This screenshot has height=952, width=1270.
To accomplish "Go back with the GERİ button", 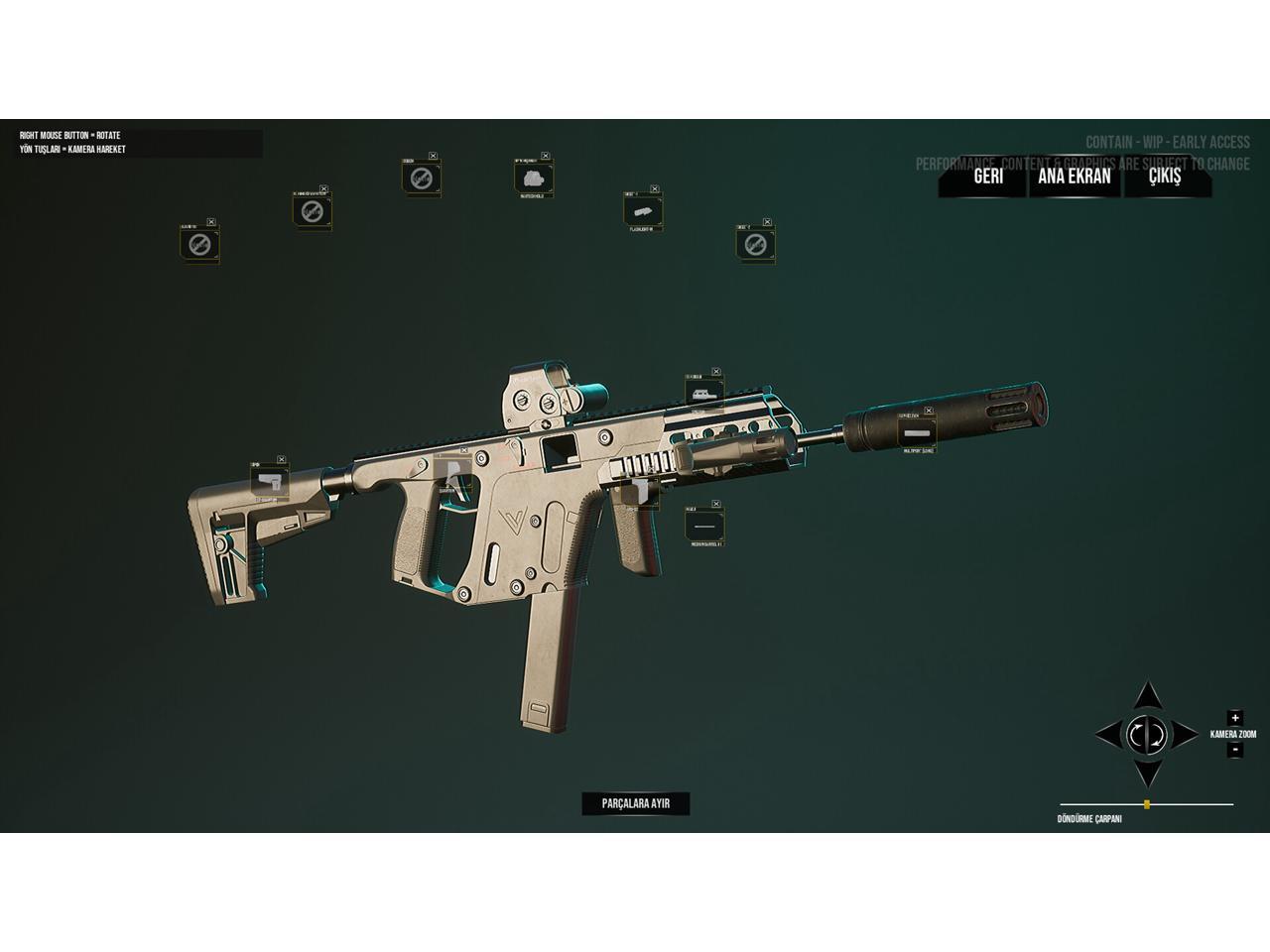I will tap(987, 177).
